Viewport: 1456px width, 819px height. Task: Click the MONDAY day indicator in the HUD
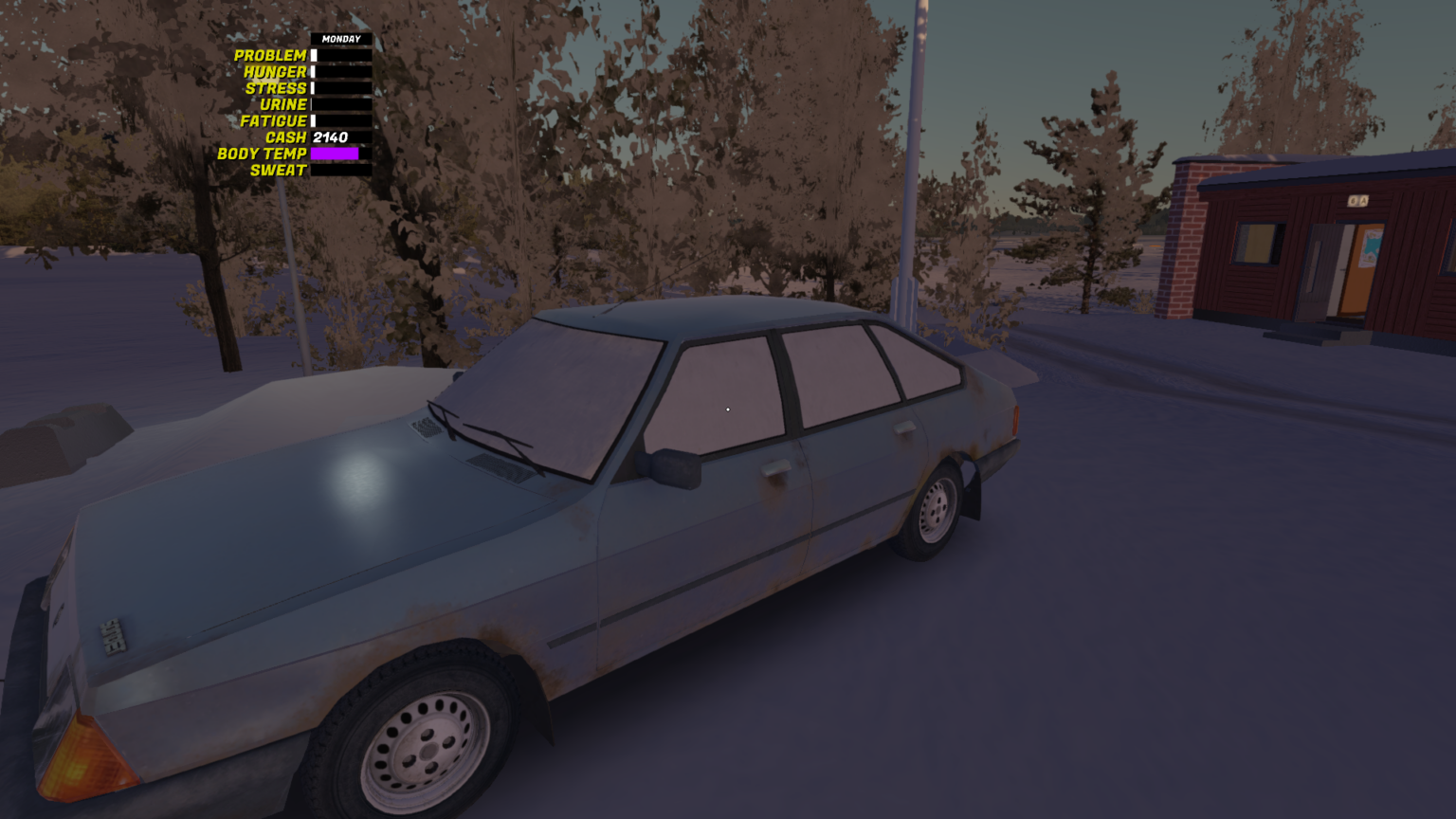341,38
